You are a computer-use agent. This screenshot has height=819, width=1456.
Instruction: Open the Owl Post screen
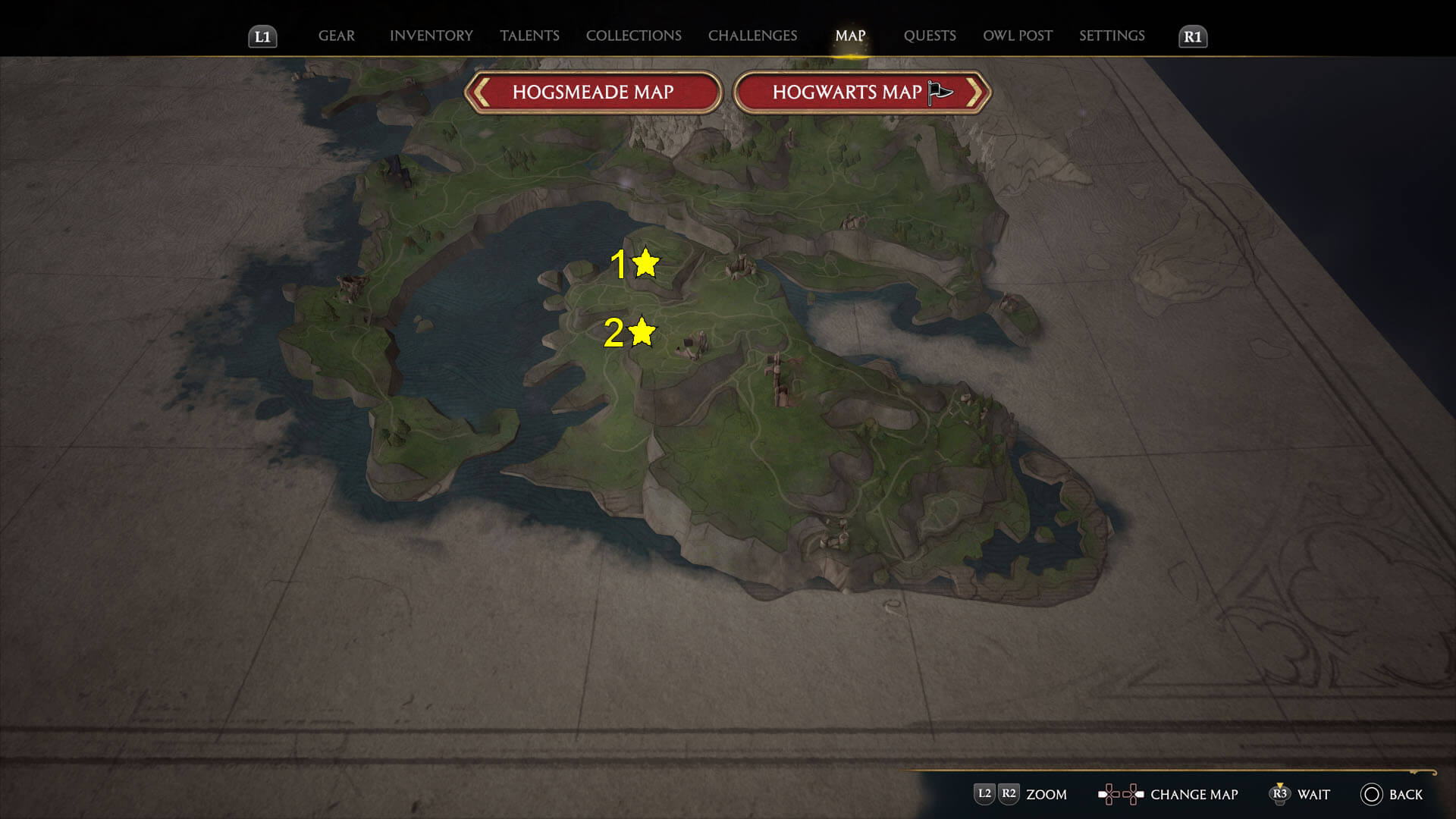pyautogui.click(x=1017, y=36)
